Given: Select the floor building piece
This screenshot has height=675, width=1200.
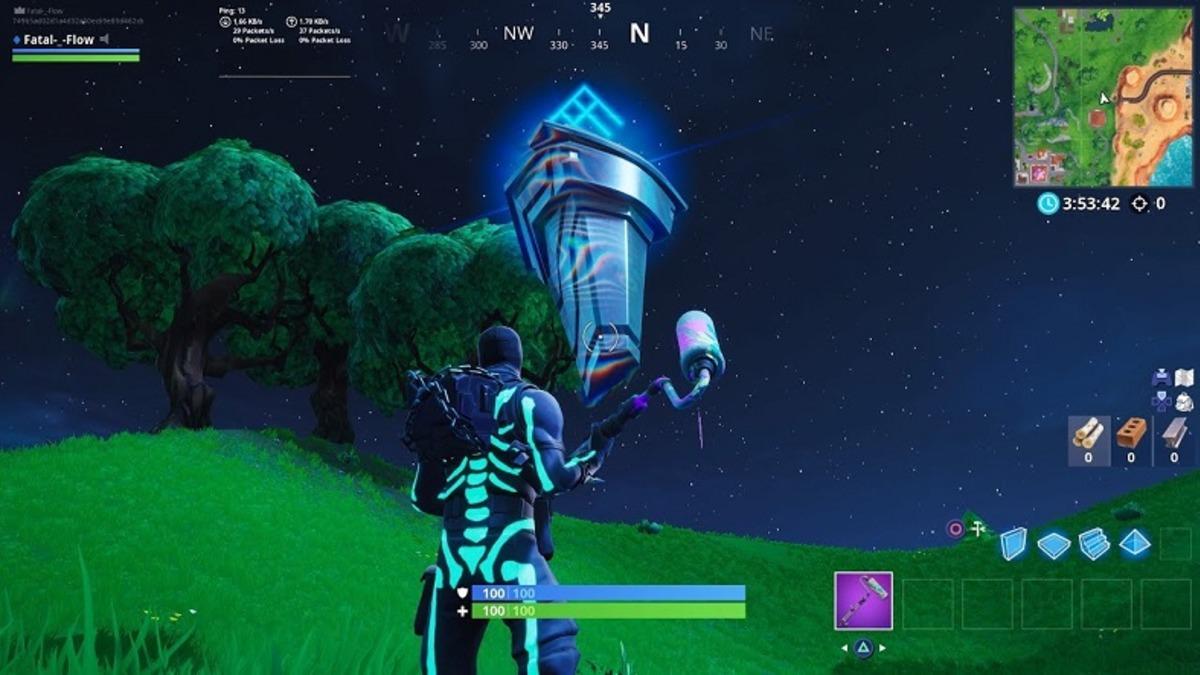Looking at the screenshot, I should [1053, 545].
